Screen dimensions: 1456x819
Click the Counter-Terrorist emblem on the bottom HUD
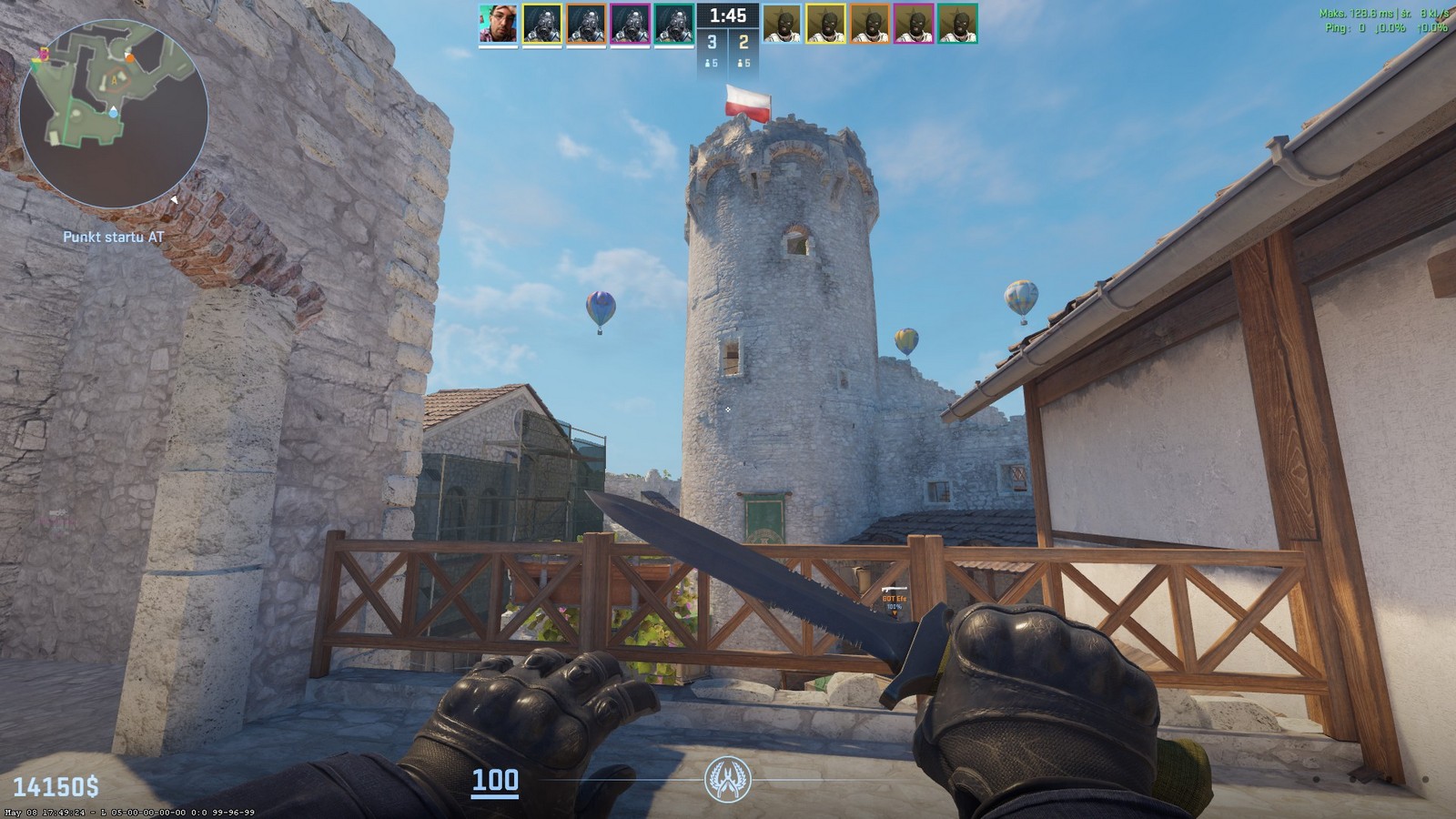click(x=727, y=781)
